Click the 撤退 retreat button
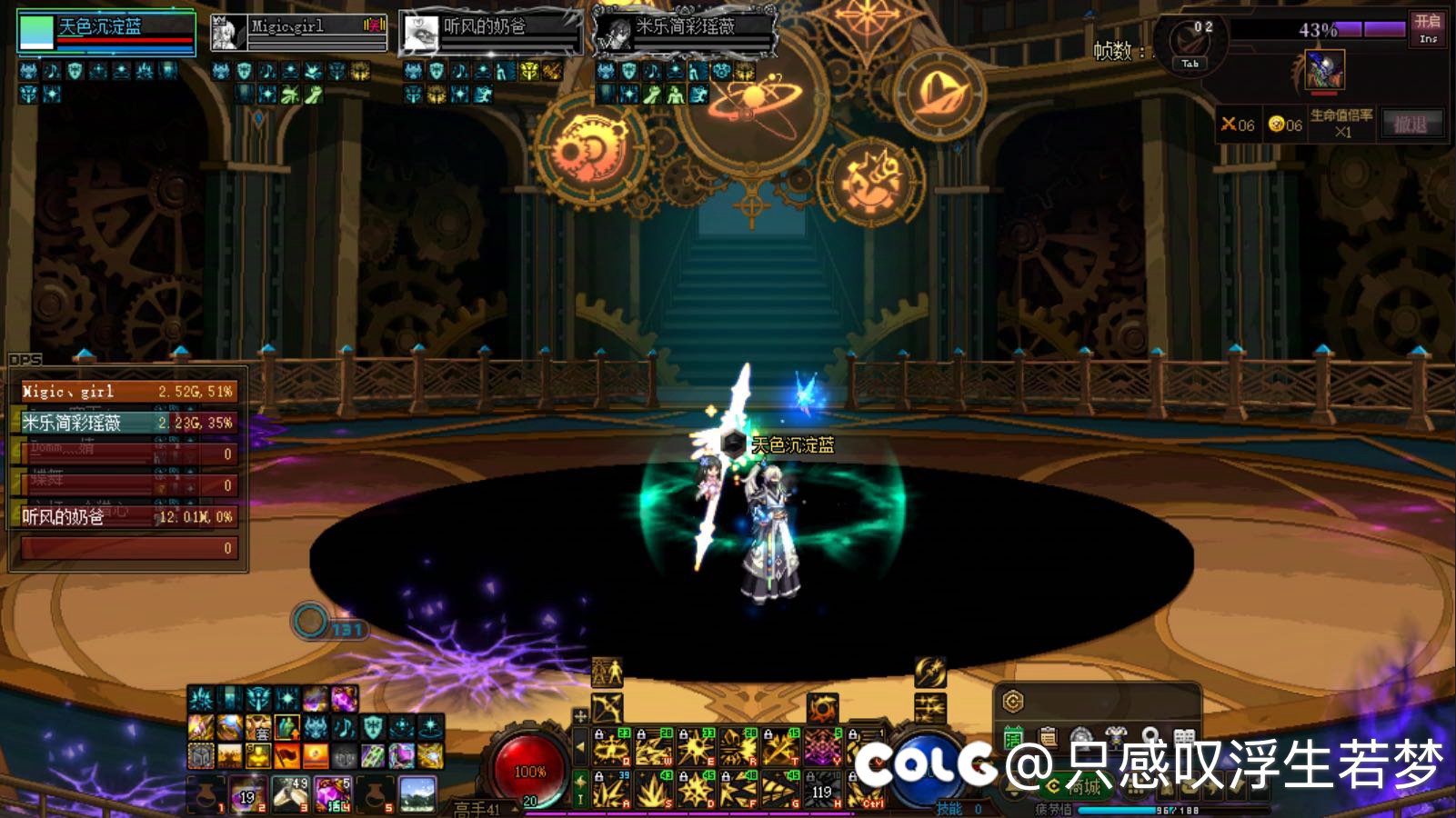1456x818 pixels. [1411, 124]
